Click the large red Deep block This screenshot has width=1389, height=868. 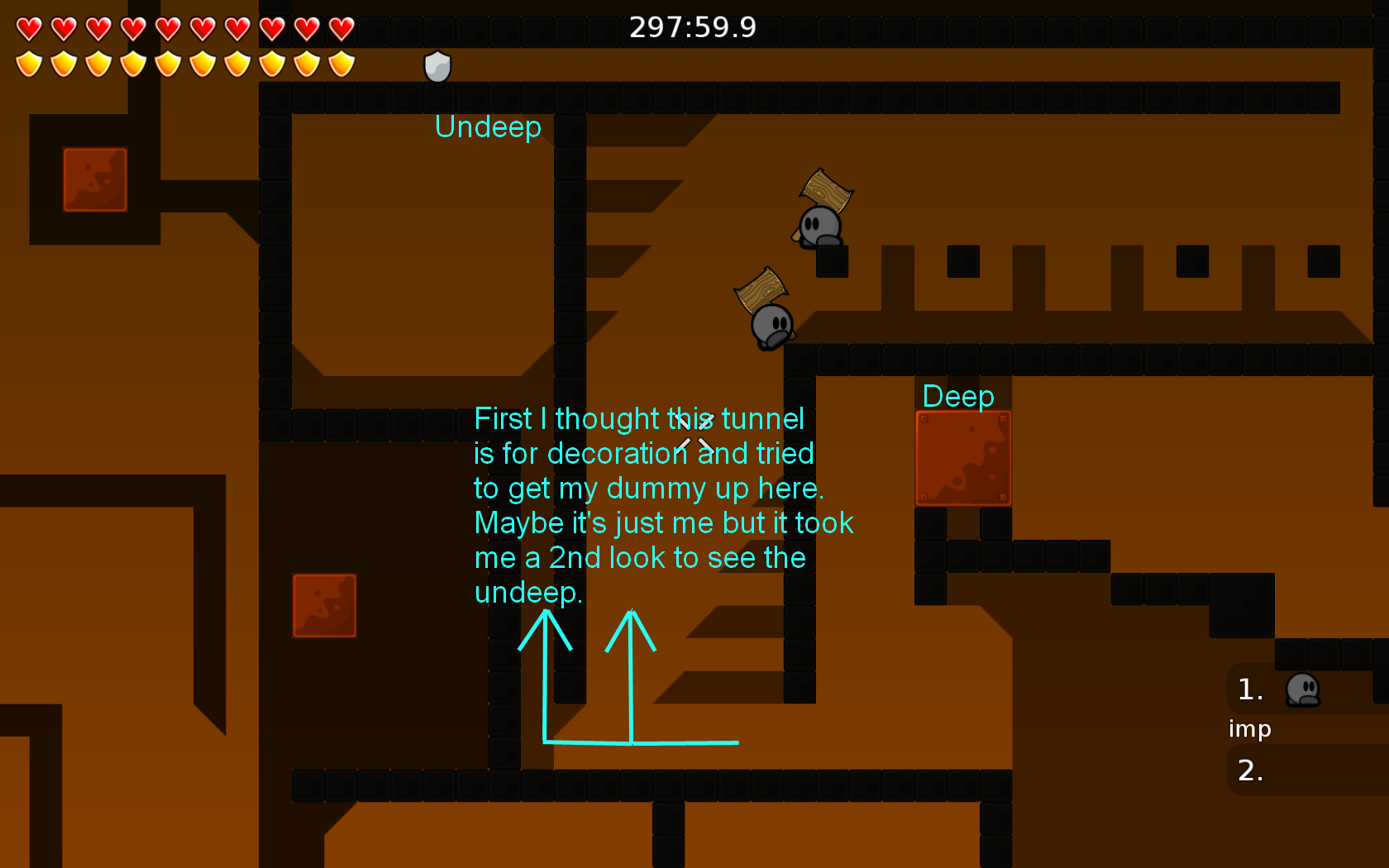click(x=964, y=459)
